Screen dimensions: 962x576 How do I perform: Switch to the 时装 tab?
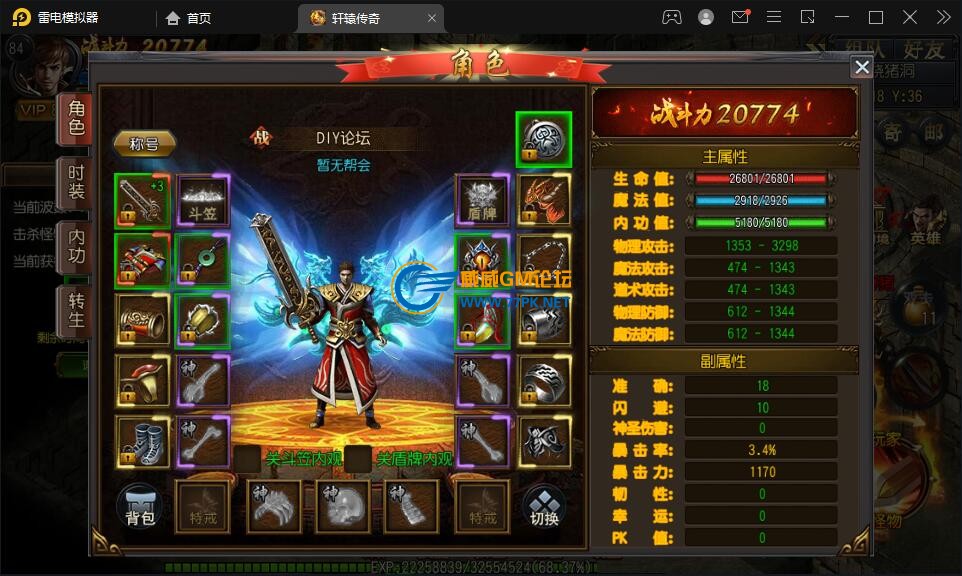77,182
